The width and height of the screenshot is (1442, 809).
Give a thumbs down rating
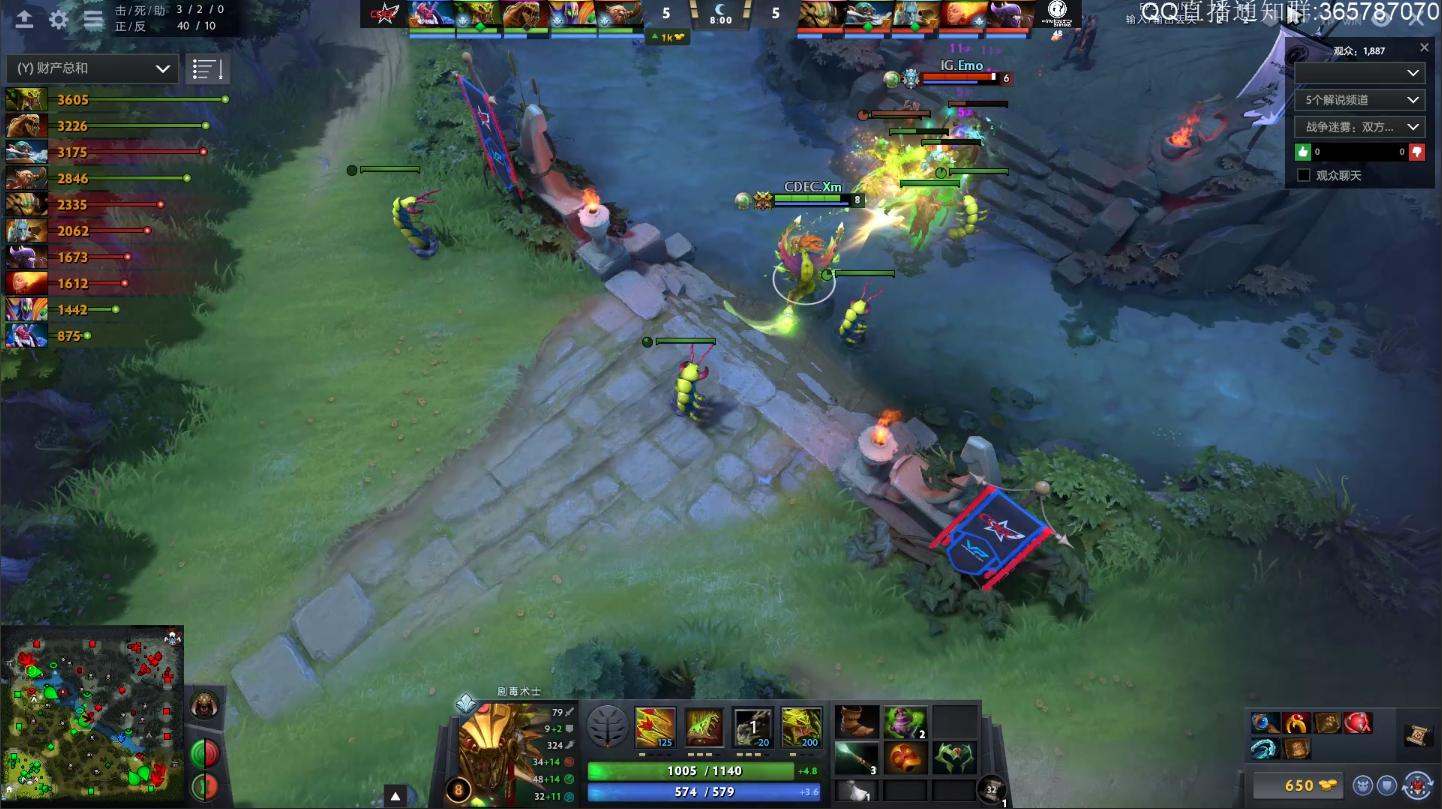[1417, 151]
